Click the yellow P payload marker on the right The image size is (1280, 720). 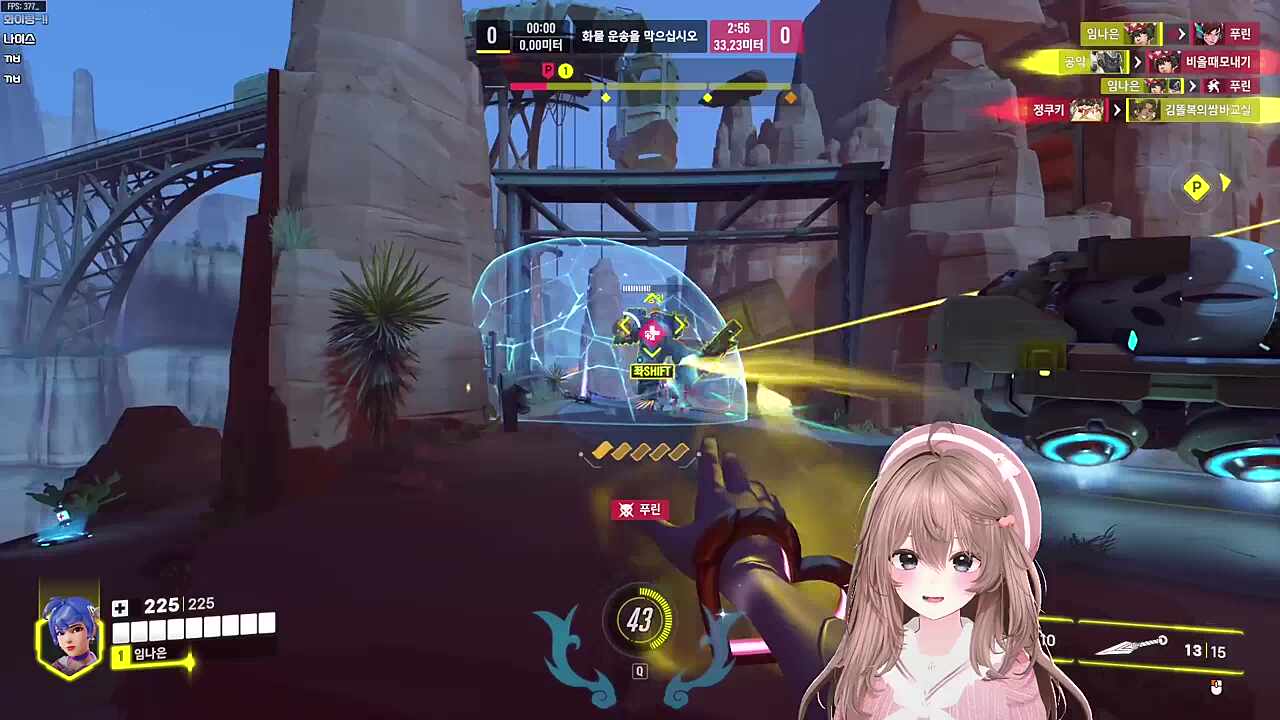click(1197, 188)
